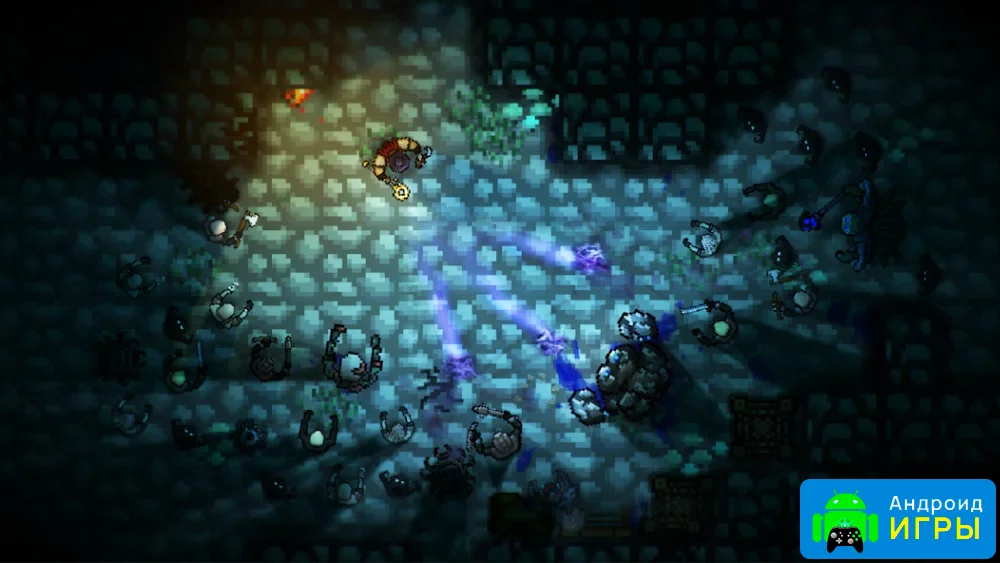Click the Андроид ИГРЫ site logo badge
Screen dimensions: 1000x563
coord(897,518)
